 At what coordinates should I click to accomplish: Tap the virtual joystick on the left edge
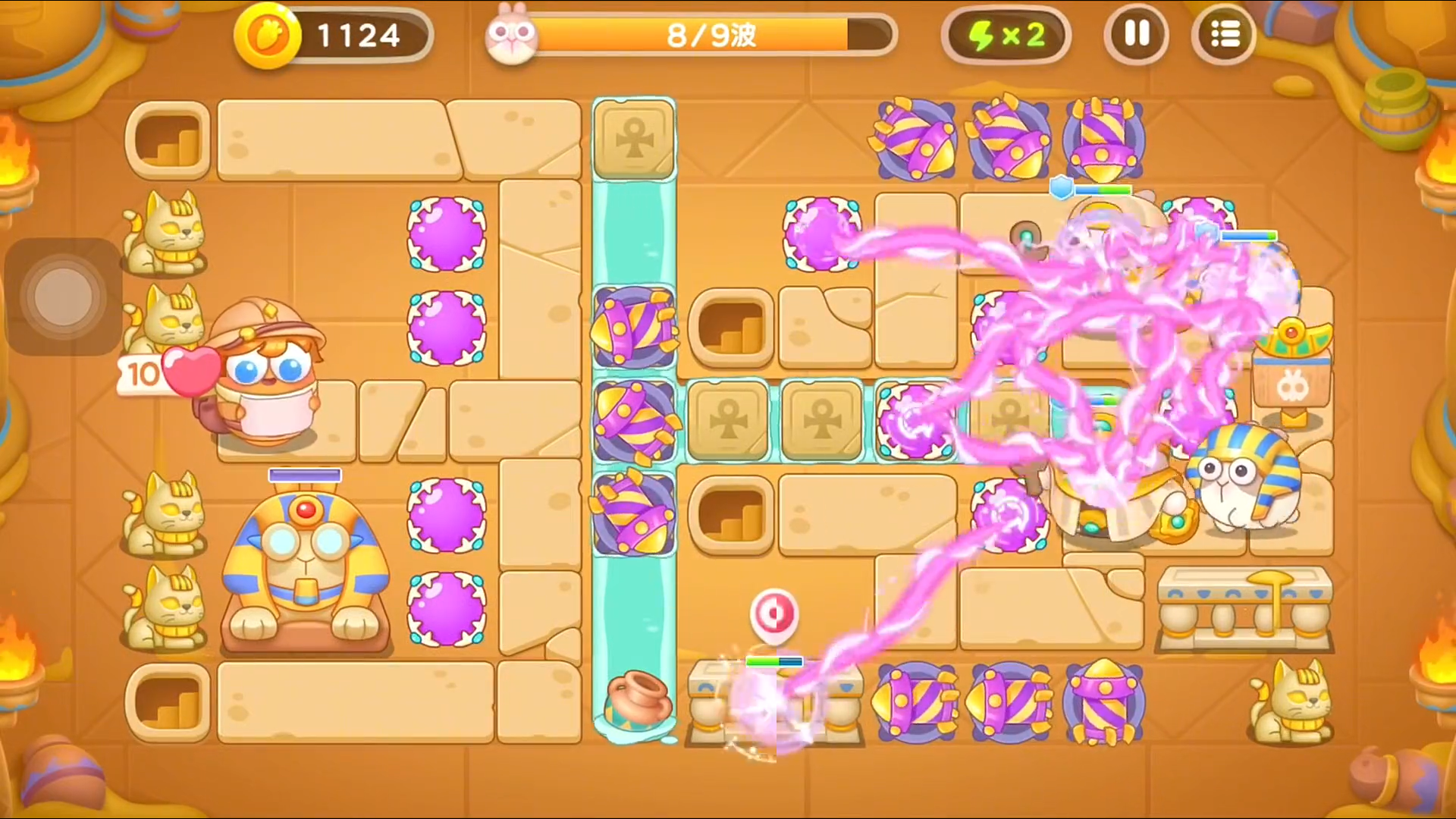pyautogui.click(x=64, y=296)
